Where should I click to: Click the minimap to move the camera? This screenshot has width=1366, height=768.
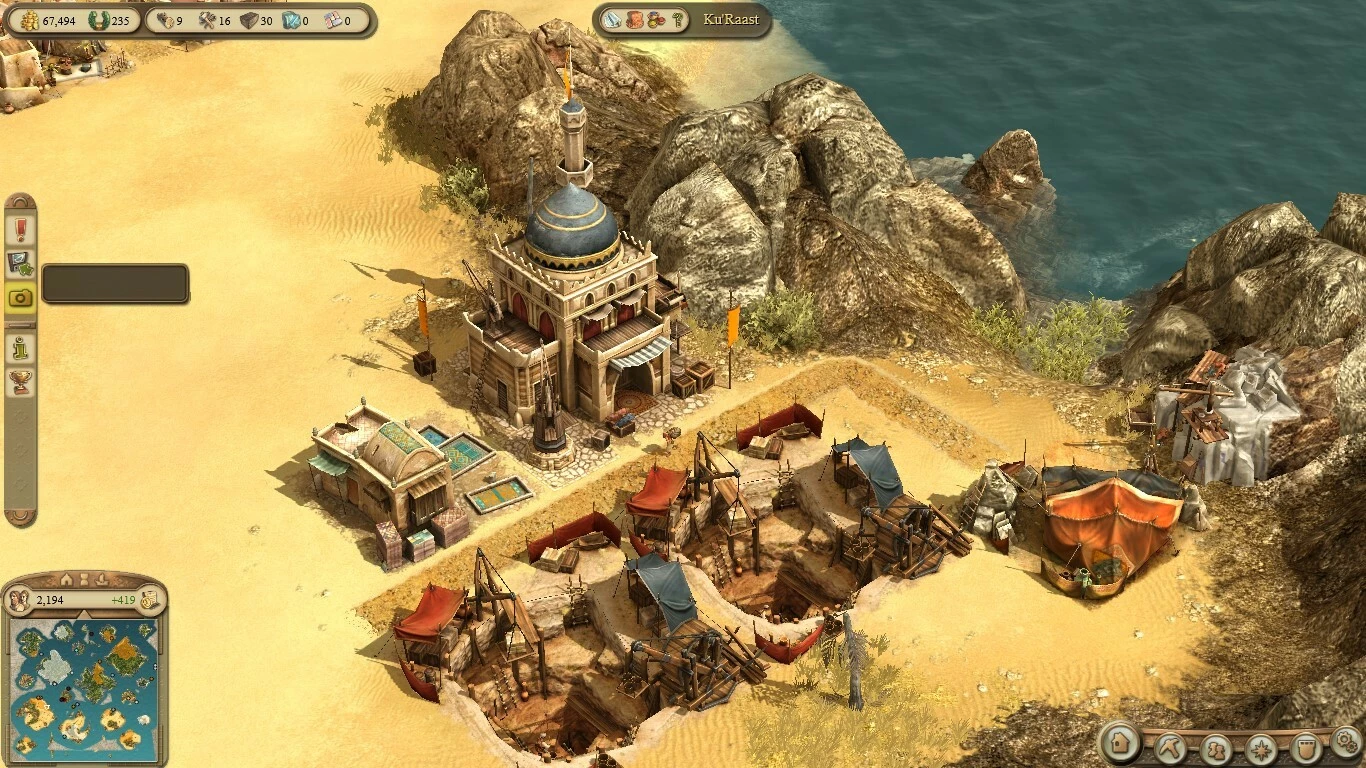coord(84,689)
